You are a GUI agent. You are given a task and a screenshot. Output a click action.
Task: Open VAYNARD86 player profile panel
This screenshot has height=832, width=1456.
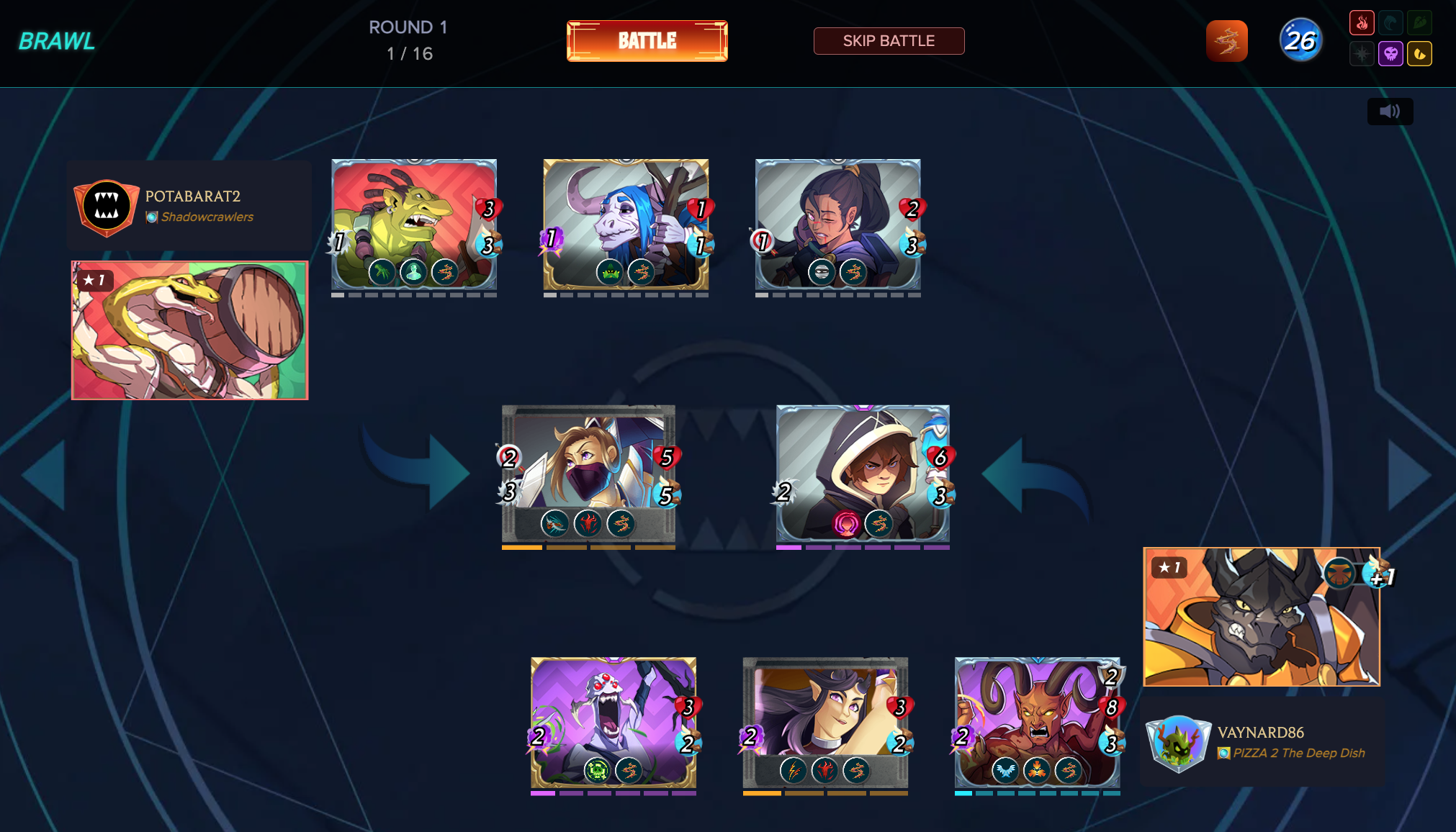pyautogui.click(x=1262, y=742)
